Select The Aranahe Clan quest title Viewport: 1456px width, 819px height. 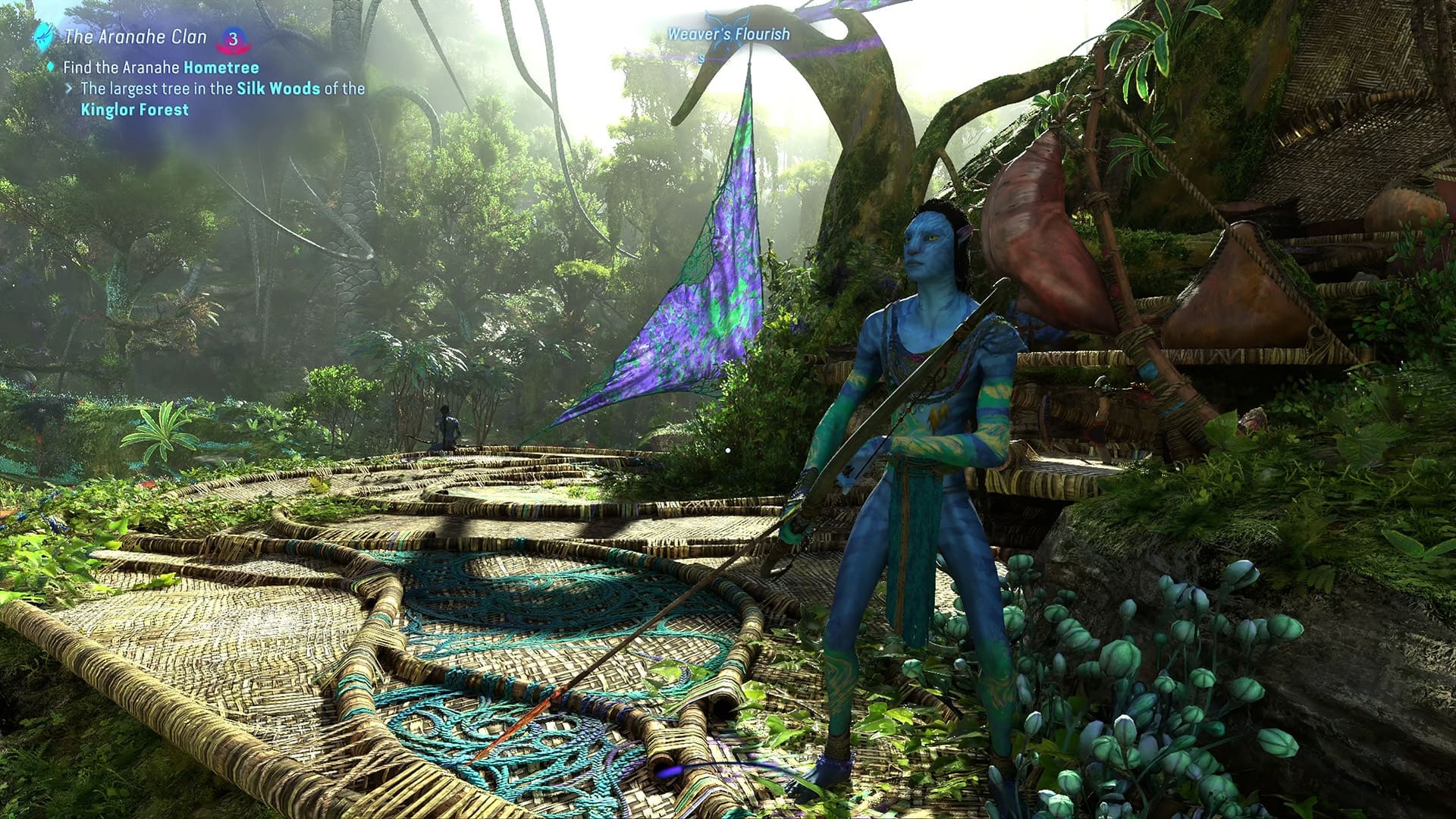[136, 36]
